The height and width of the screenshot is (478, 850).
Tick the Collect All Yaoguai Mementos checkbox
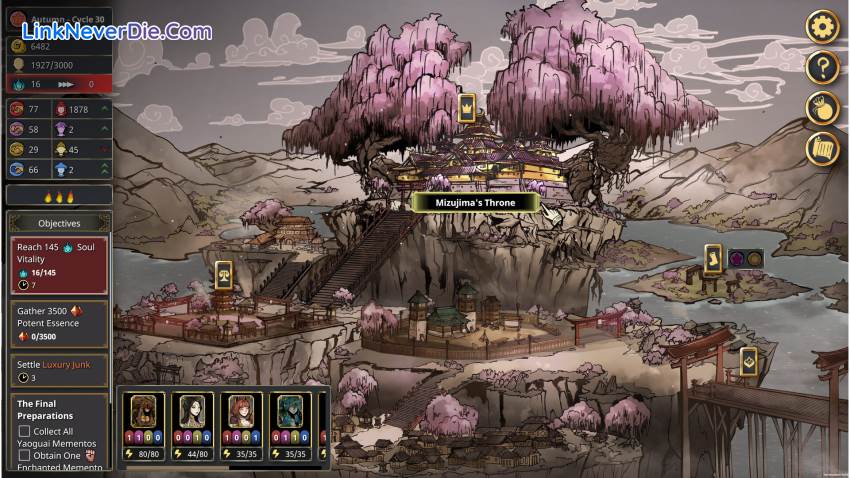click(25, 431)
